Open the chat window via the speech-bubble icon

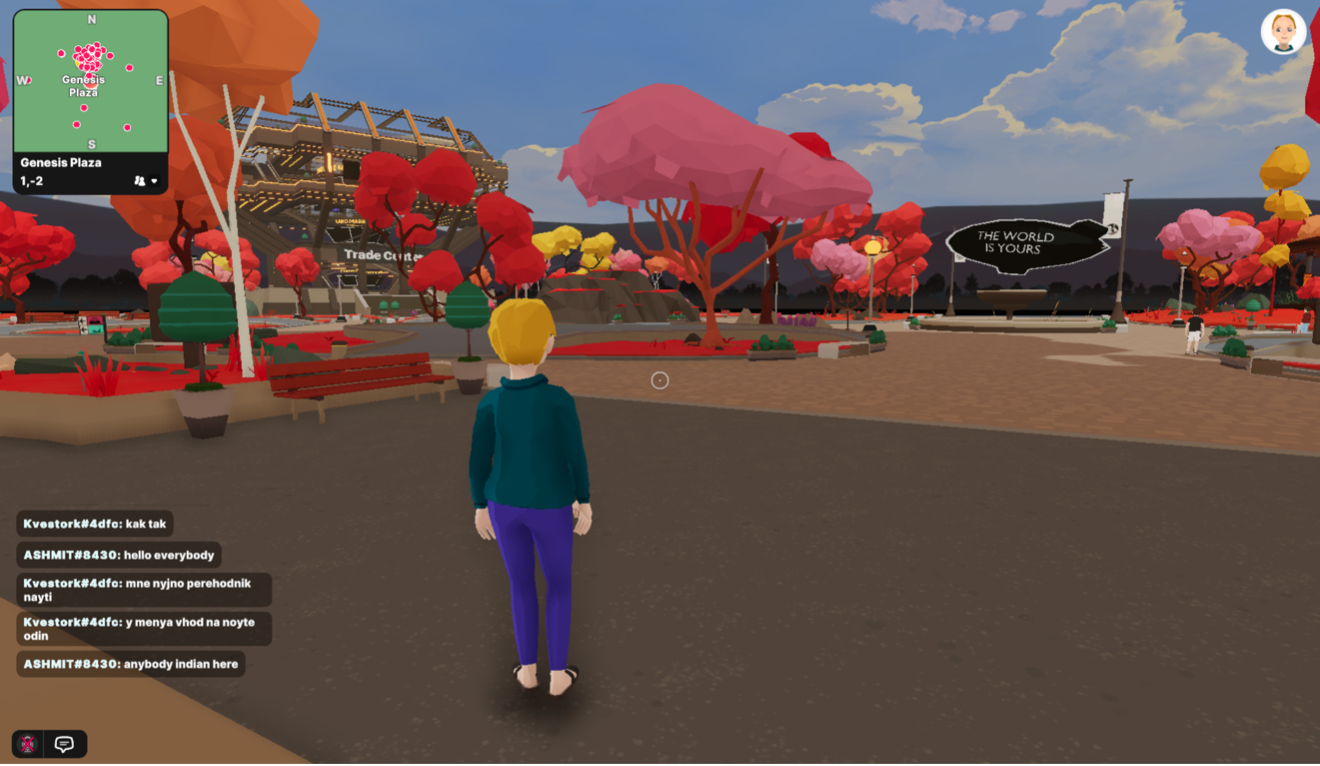coord(65,744)
